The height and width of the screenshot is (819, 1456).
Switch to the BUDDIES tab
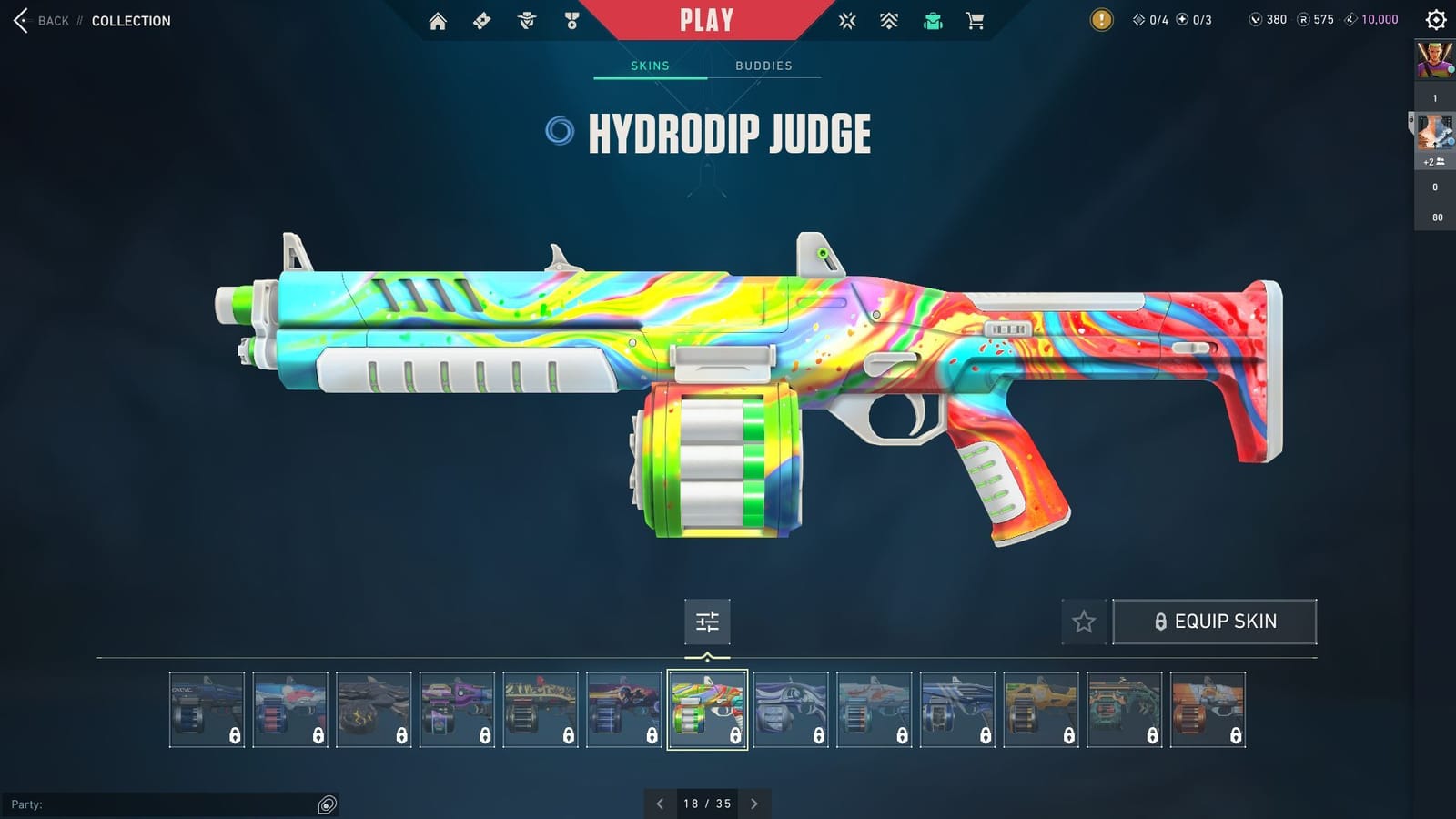(x=764, y=65)
